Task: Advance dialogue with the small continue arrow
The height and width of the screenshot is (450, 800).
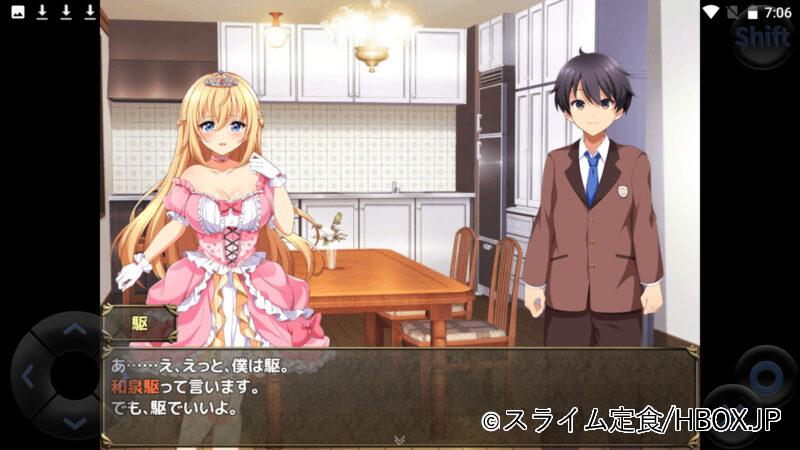Action: (x=399, y=439)
